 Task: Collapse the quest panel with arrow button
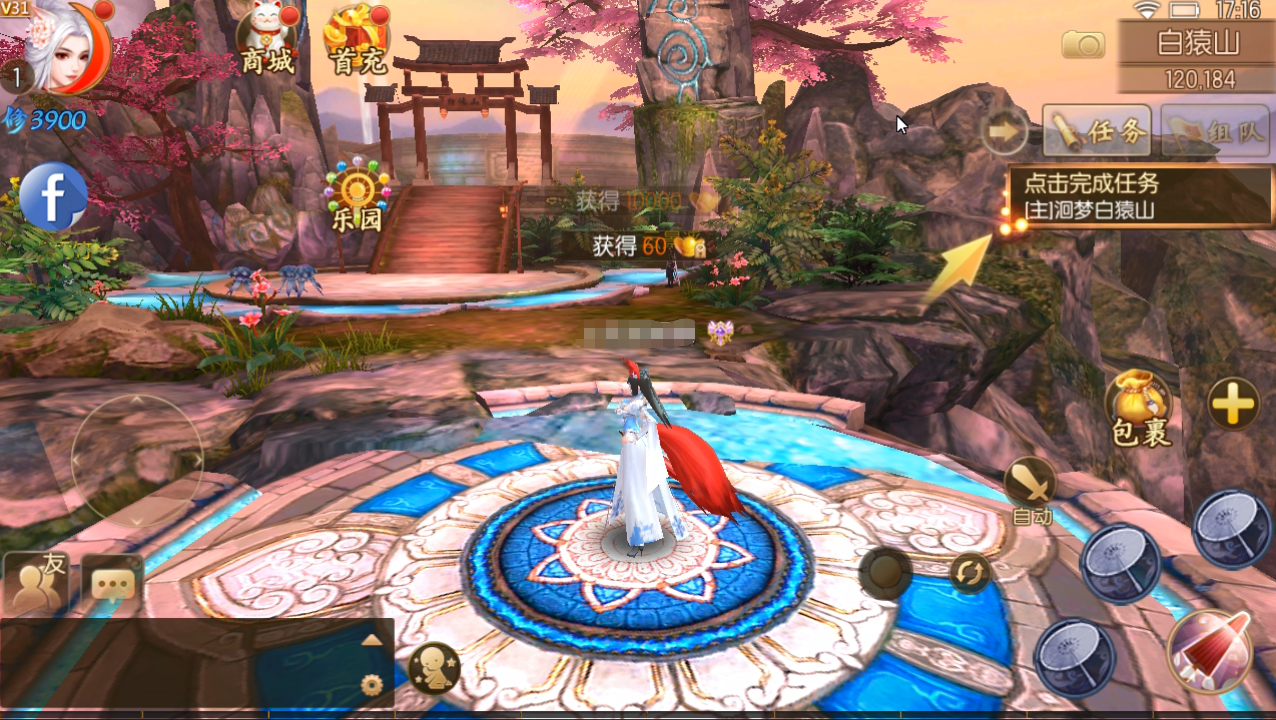coord(1004,131)
